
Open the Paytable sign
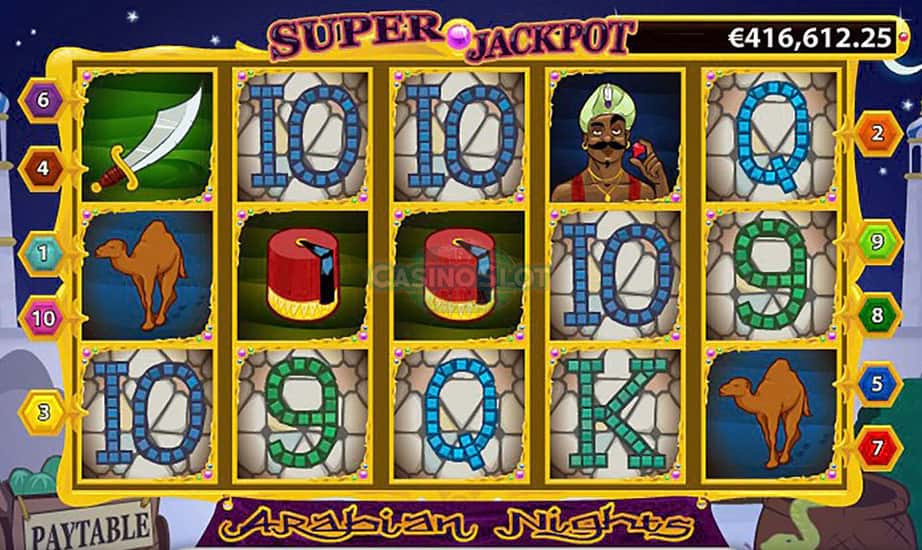tap(88, 526)
